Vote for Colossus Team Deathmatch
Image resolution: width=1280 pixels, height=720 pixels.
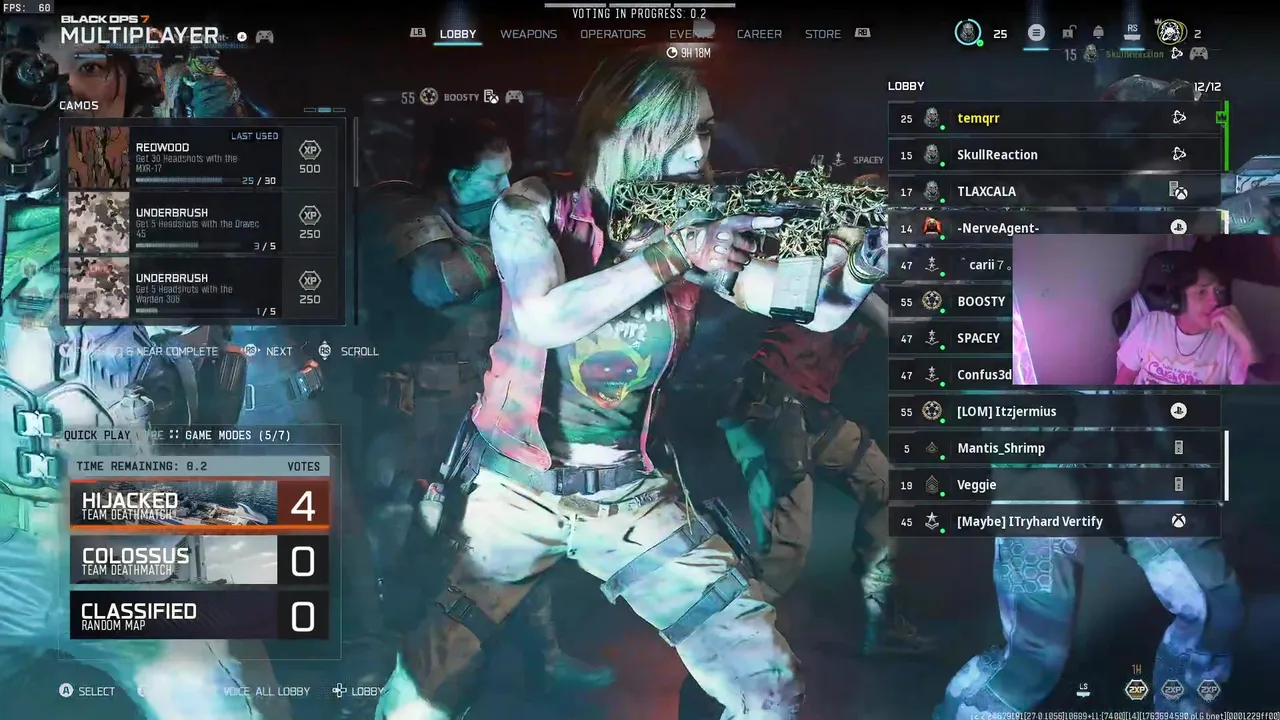coord(199,561)
